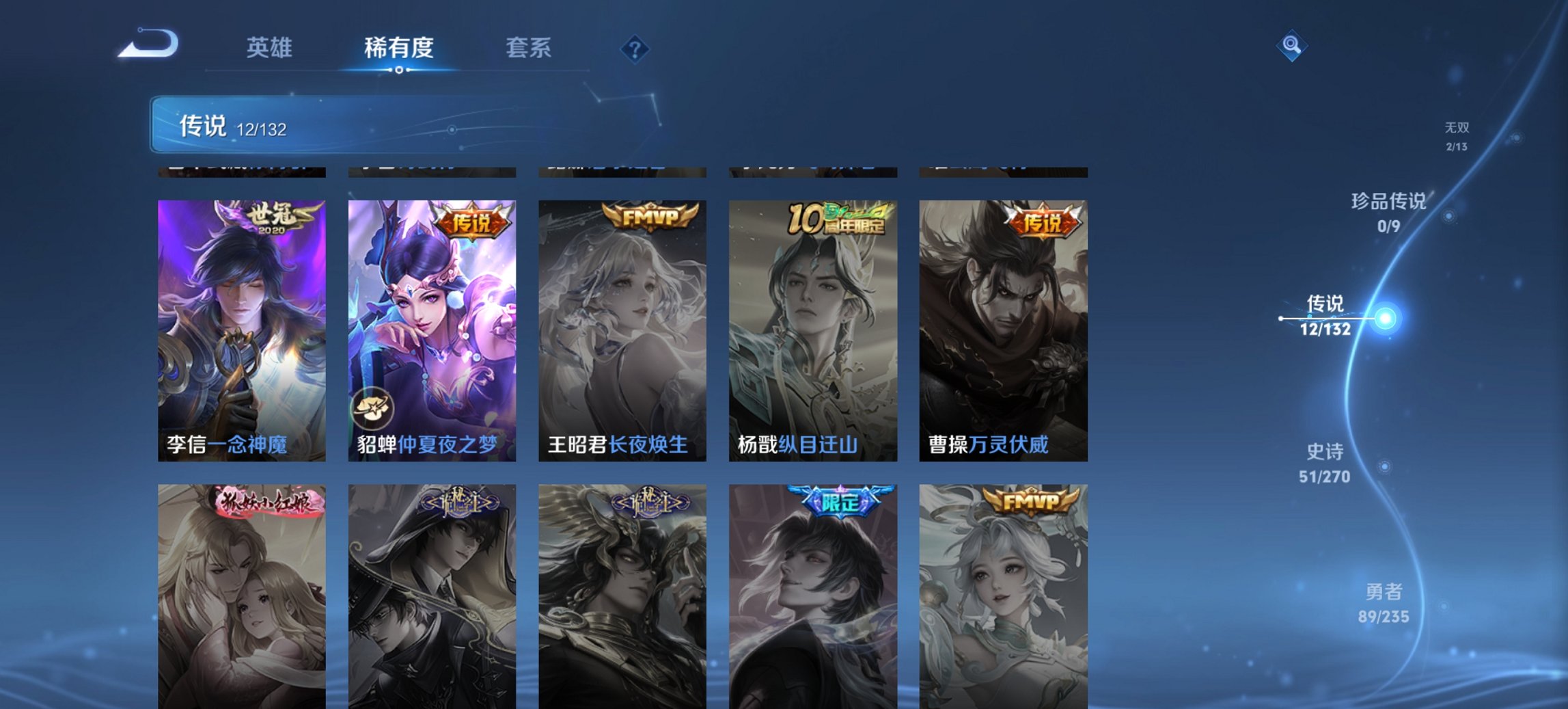Switch to the 套系 tab

coord(529,48)
